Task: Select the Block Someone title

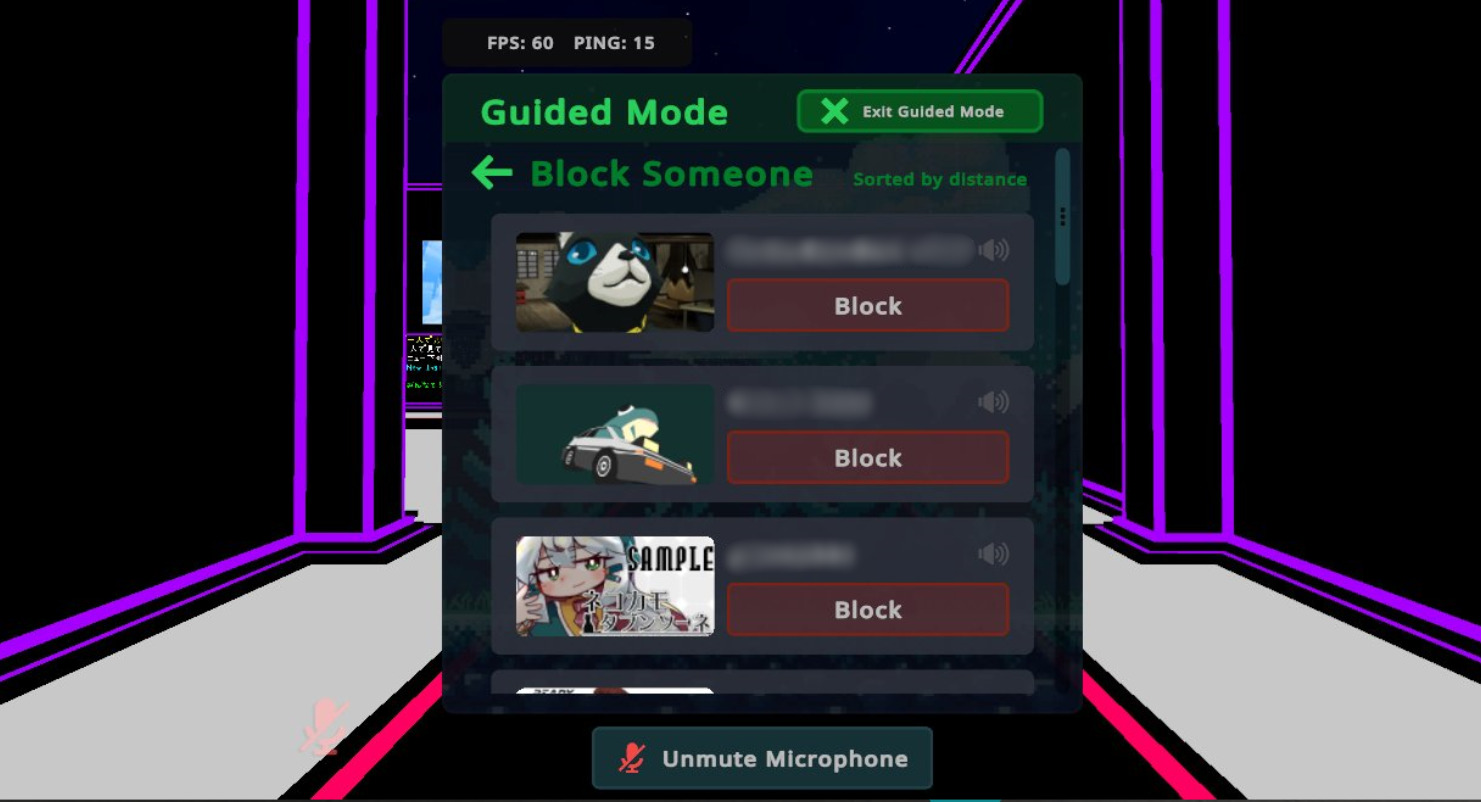Action: coord(671,173)
